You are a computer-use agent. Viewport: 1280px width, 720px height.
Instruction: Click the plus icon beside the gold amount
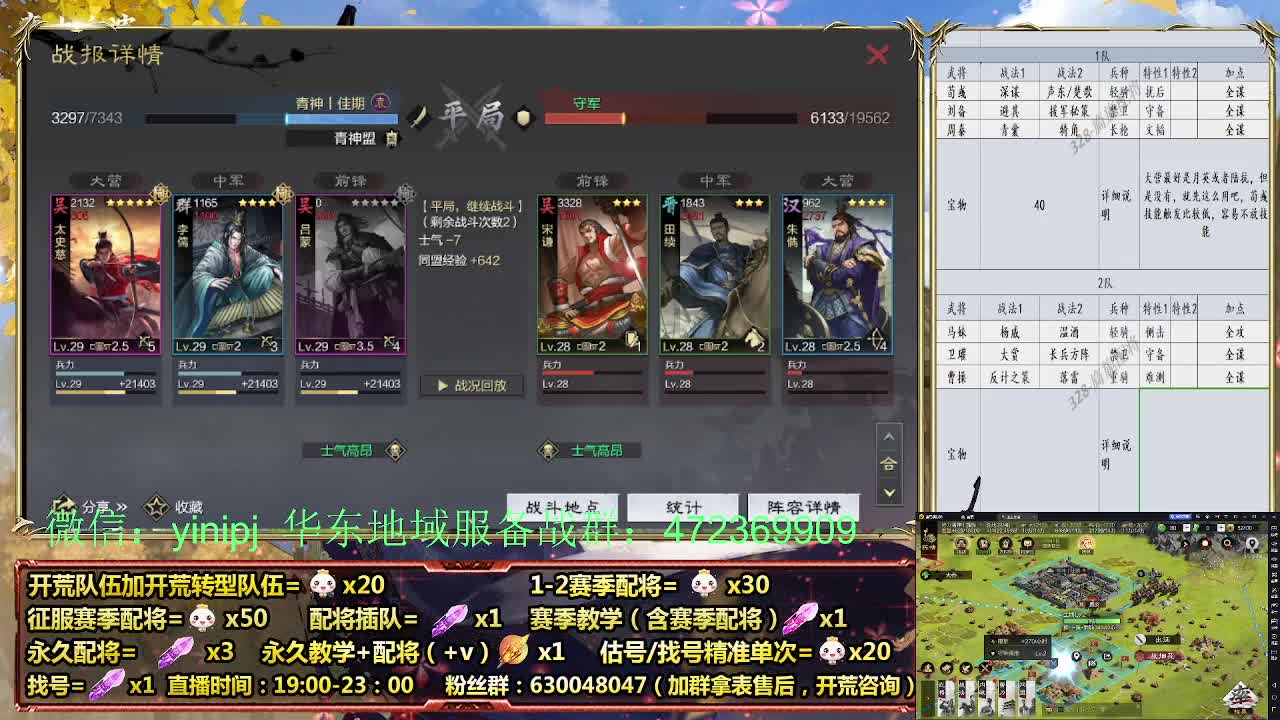coord(1221,527)
